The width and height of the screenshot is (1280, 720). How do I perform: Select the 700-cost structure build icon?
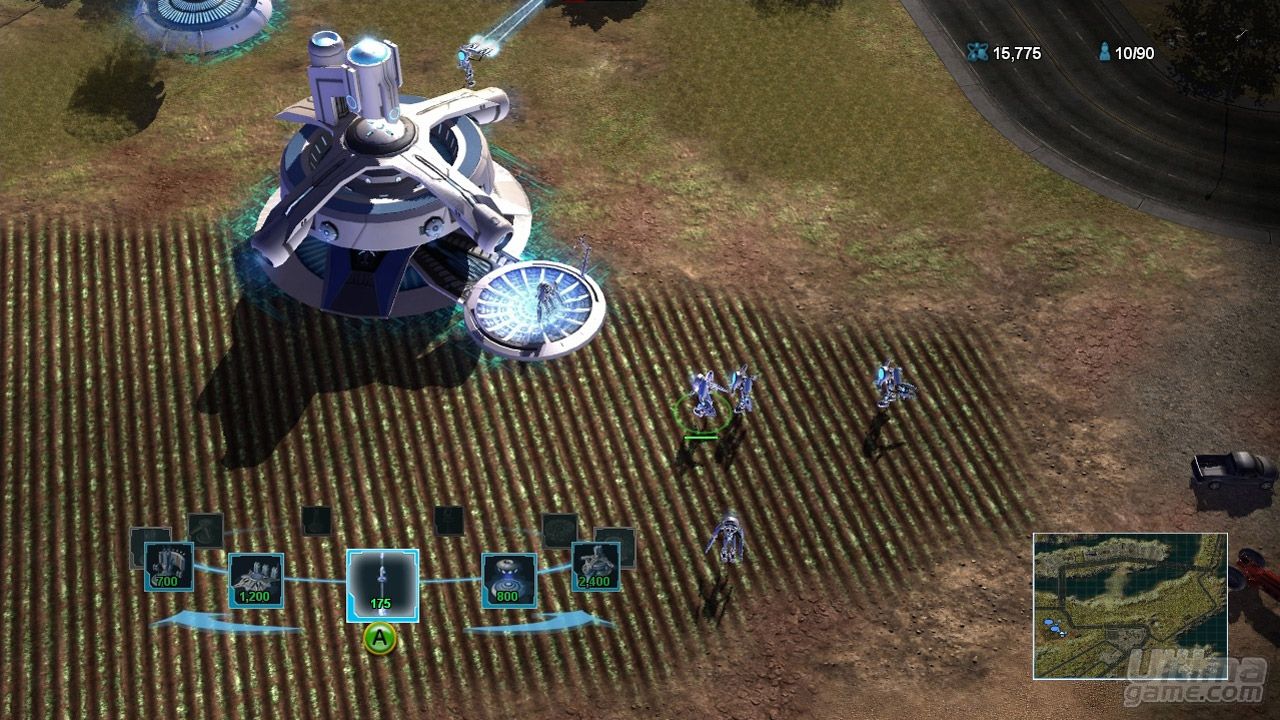[x=168, y=566]
